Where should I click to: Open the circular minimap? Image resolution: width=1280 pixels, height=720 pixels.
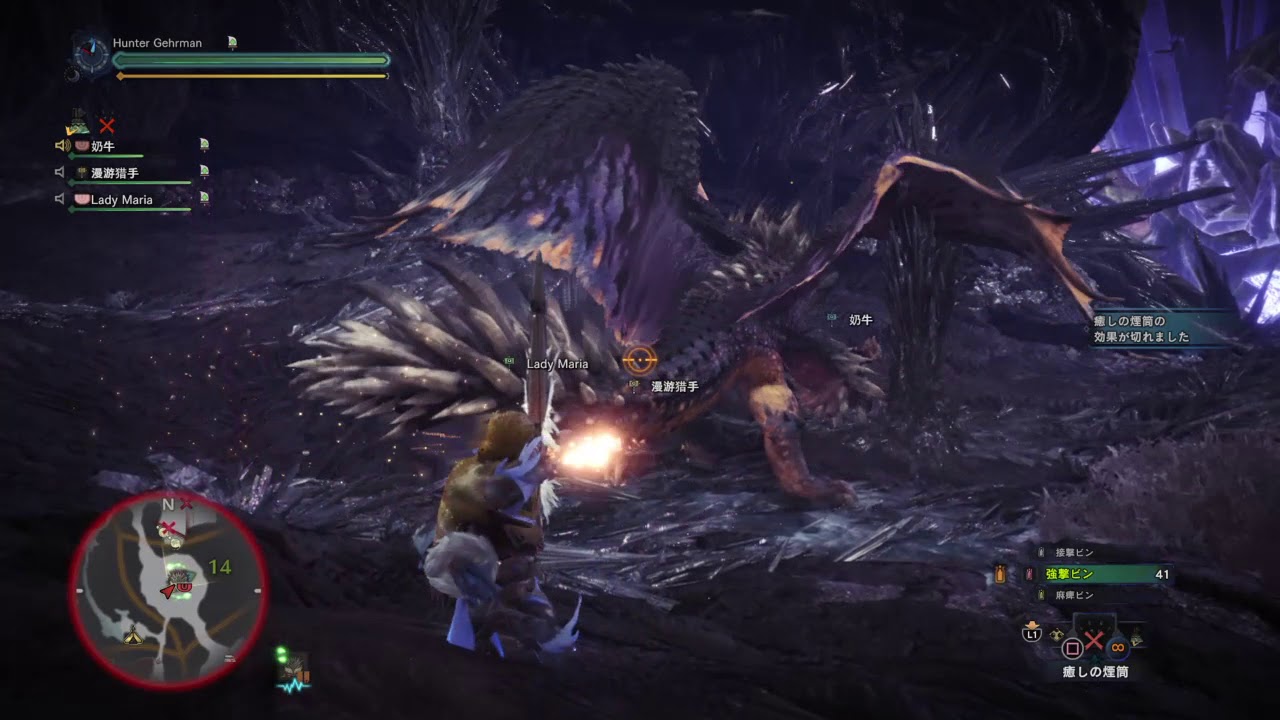coord(168,590)
